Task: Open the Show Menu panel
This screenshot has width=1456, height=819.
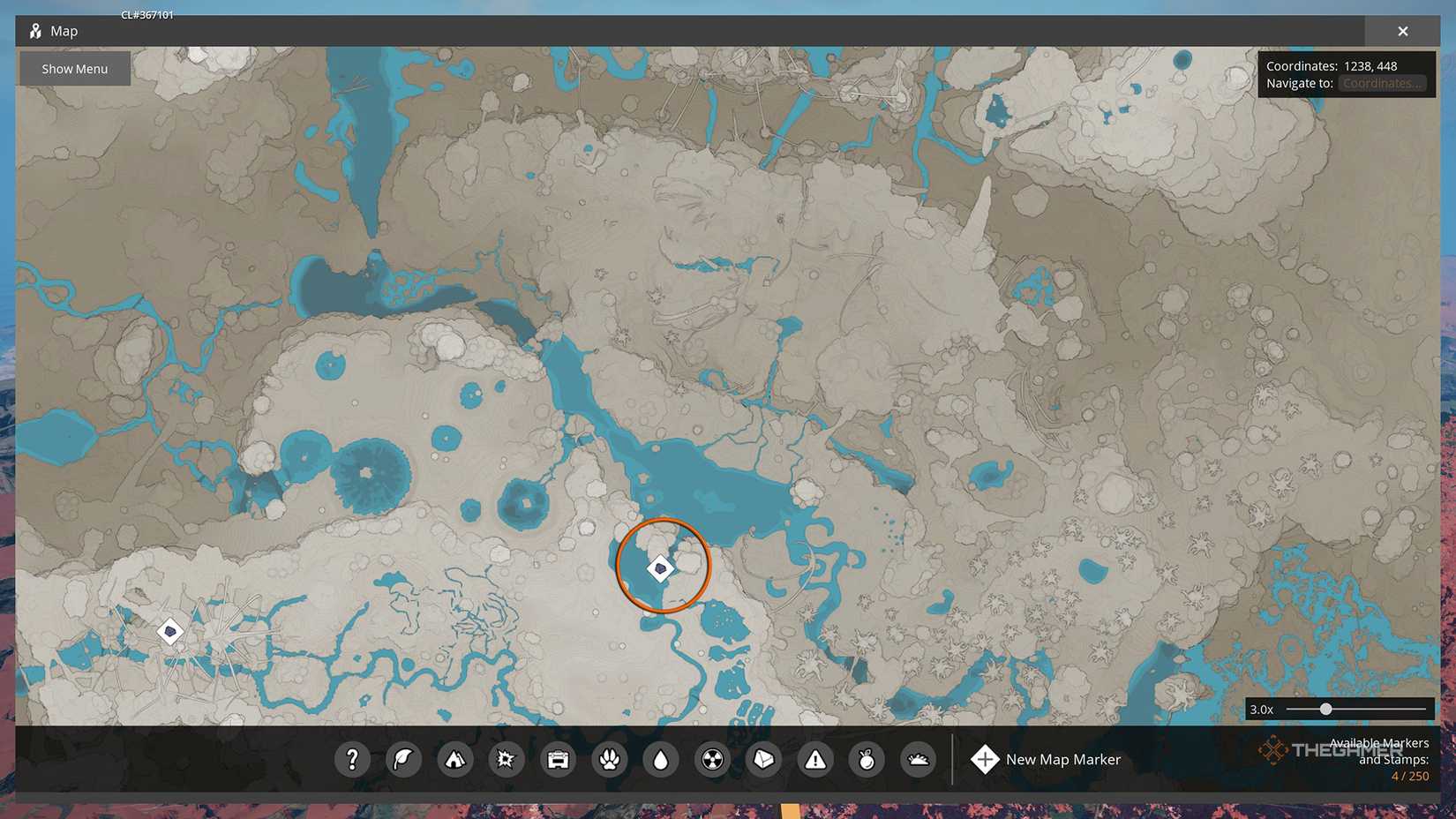Action: click(74, 68)
